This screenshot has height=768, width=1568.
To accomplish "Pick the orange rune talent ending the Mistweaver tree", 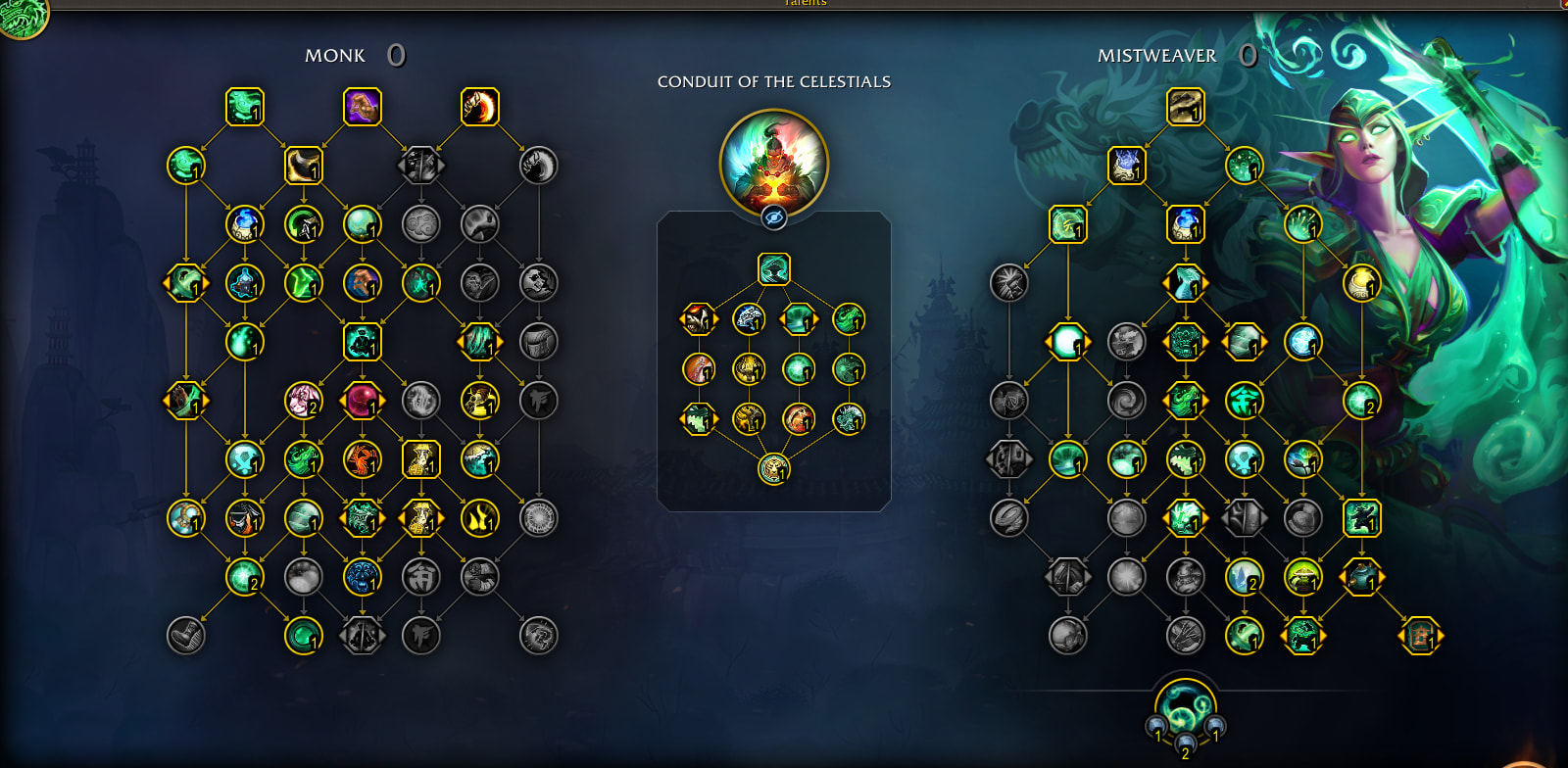I will tap(1420, 636).
